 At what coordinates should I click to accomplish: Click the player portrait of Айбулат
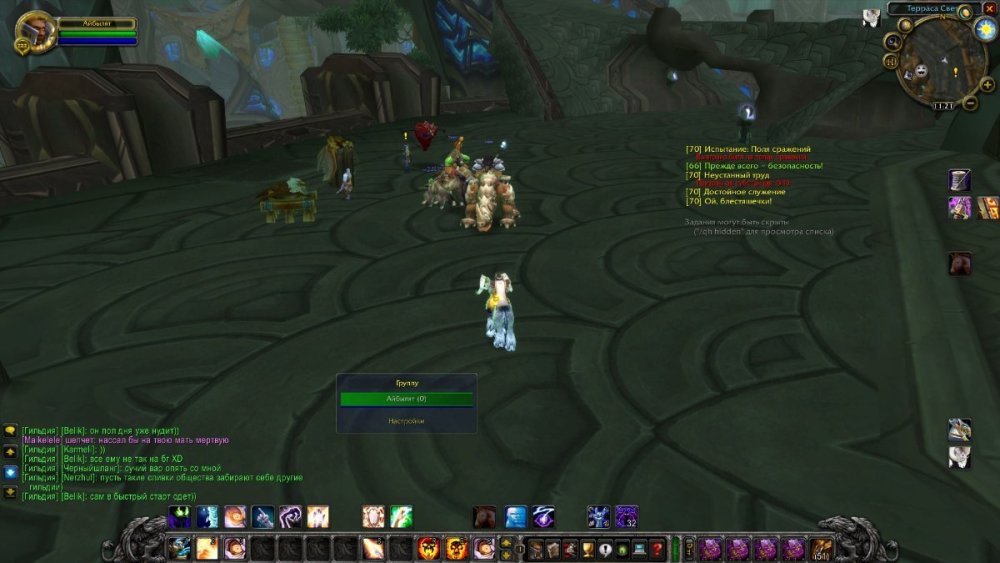pos(35,30)
